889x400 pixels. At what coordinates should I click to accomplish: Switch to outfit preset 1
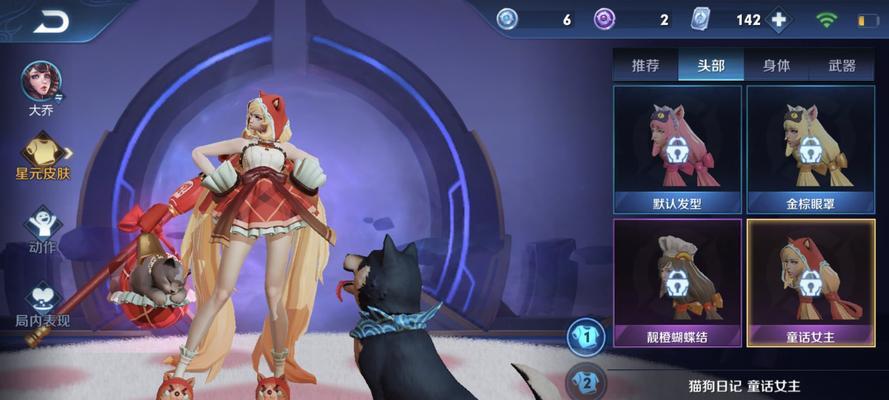[x=586, y=336]
